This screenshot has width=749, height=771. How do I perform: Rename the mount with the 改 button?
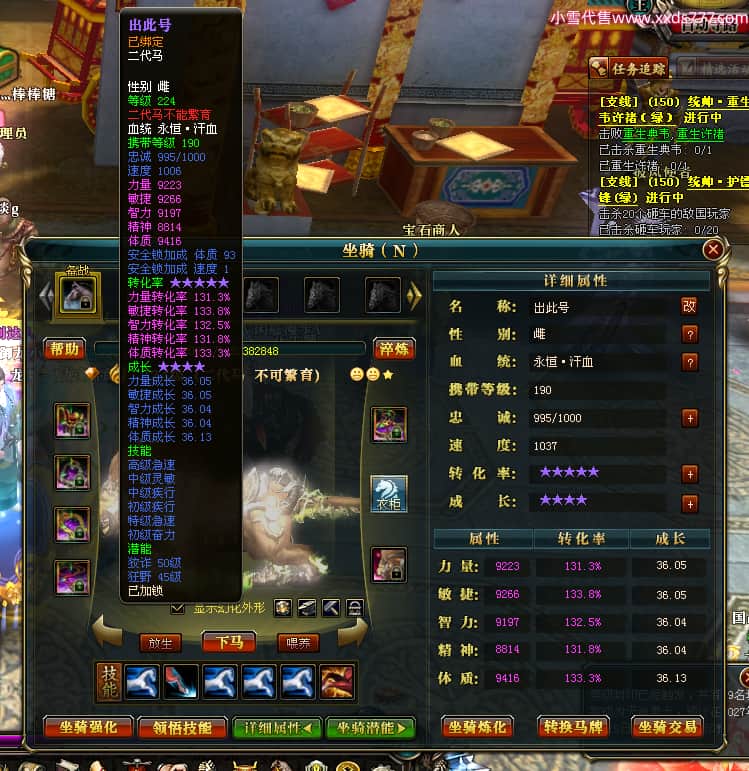[689, 306]
